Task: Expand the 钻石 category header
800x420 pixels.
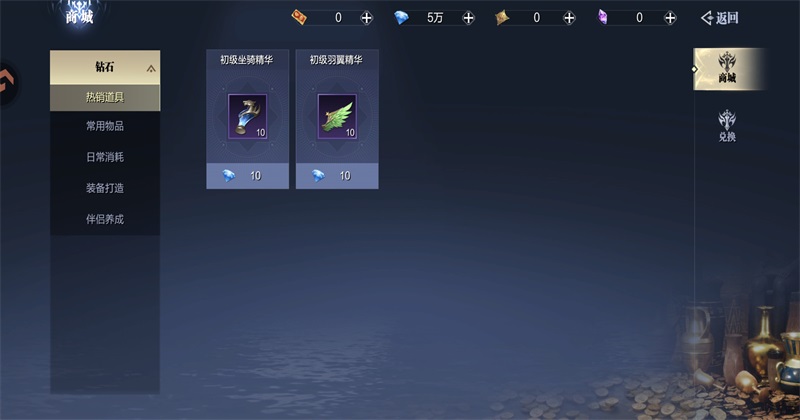Action: click(x=105, y=68)
